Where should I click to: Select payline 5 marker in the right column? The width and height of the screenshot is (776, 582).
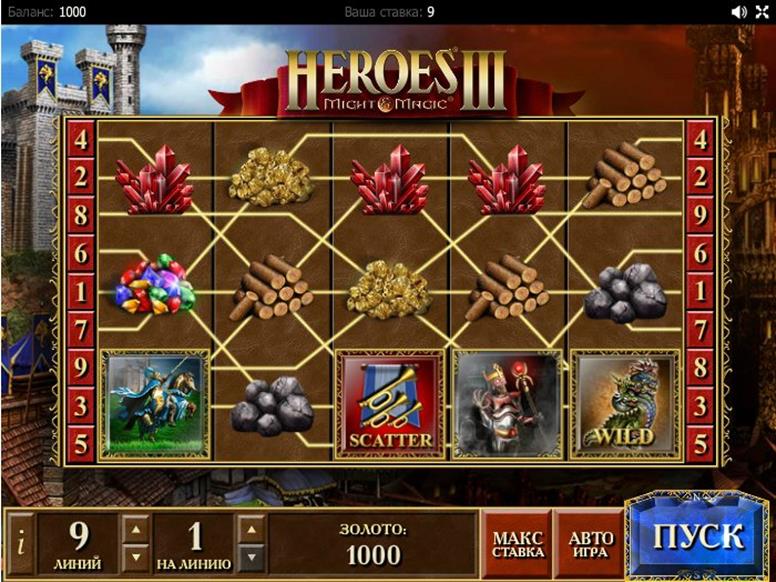click(x=701, y=440)
